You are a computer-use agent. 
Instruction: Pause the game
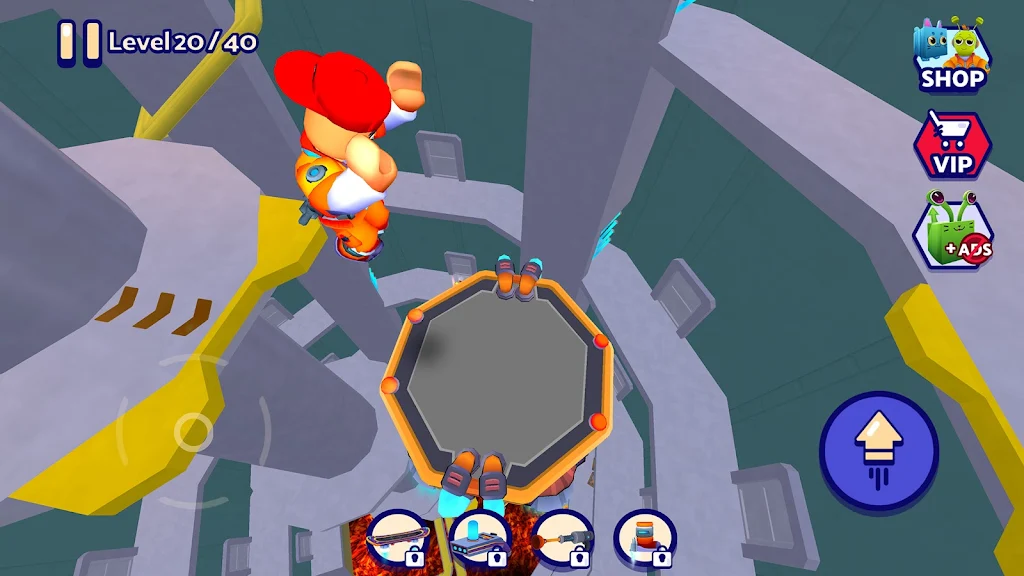click(78, 43)
